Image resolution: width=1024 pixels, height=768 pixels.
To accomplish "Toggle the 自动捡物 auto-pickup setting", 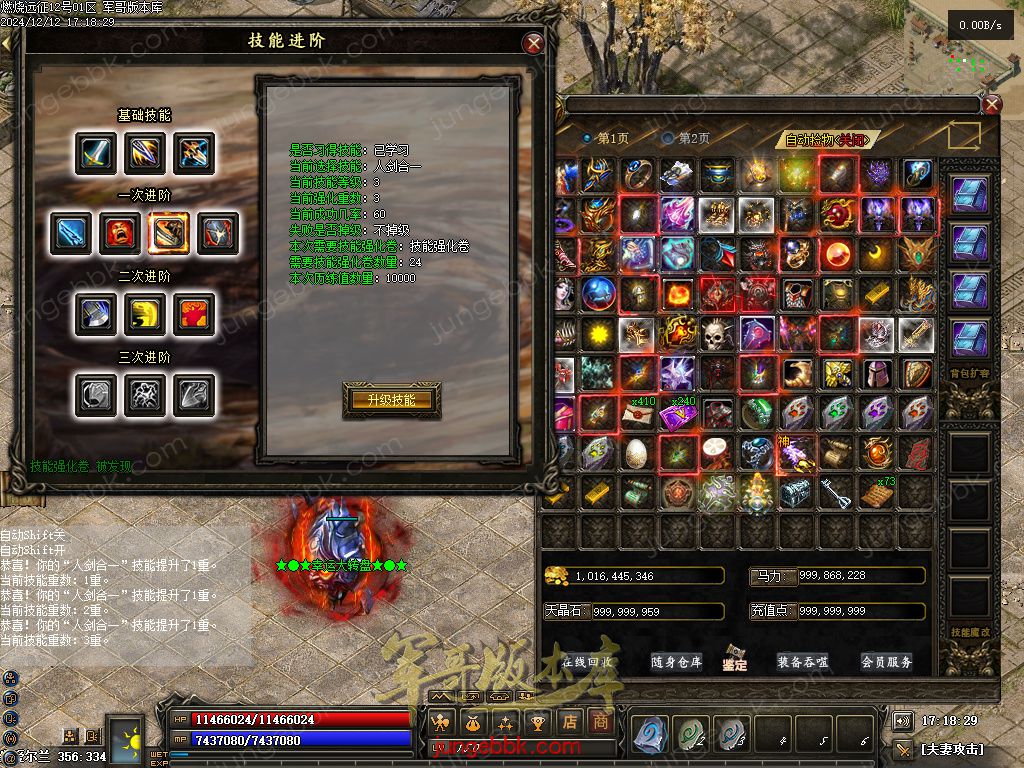I will click(825, 140).
